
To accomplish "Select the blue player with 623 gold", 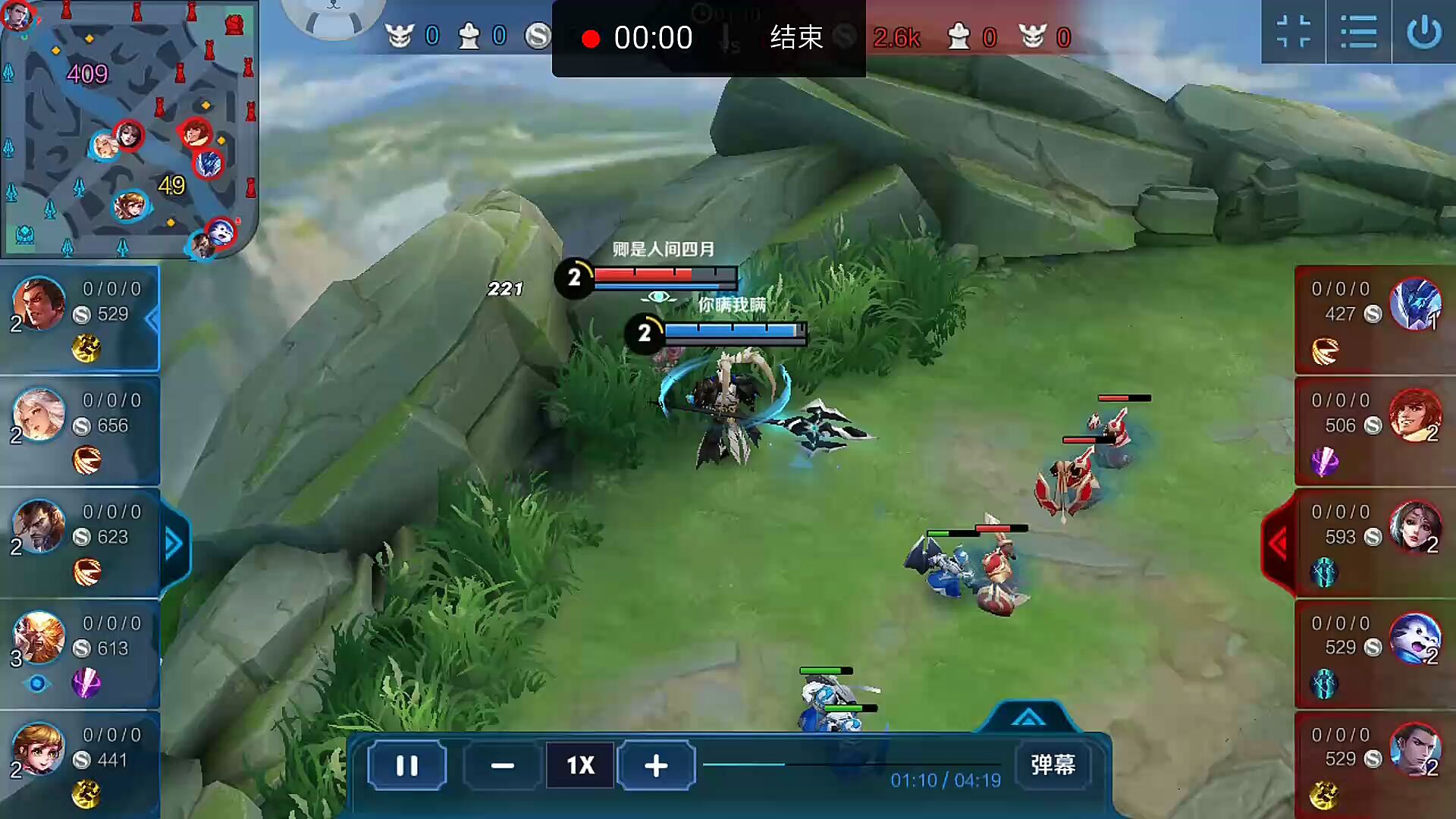I will point(80,541).
